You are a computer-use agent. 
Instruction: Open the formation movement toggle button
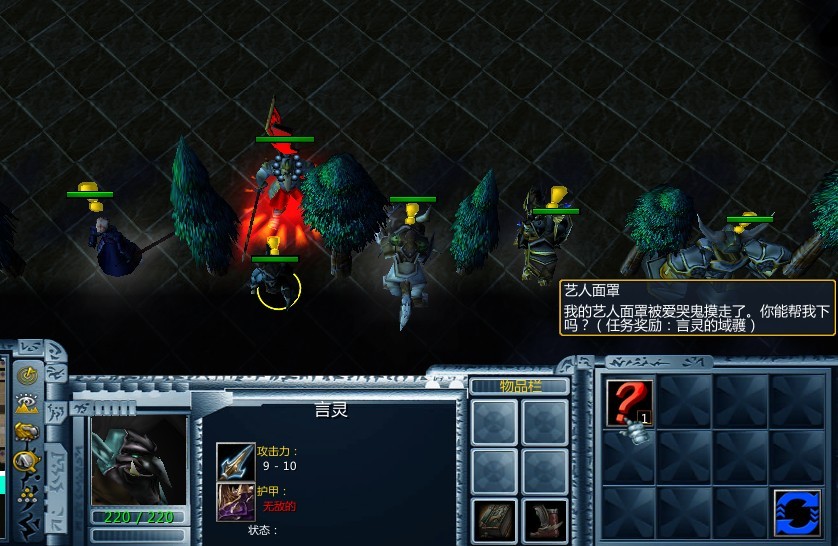[x=28, y=491]
